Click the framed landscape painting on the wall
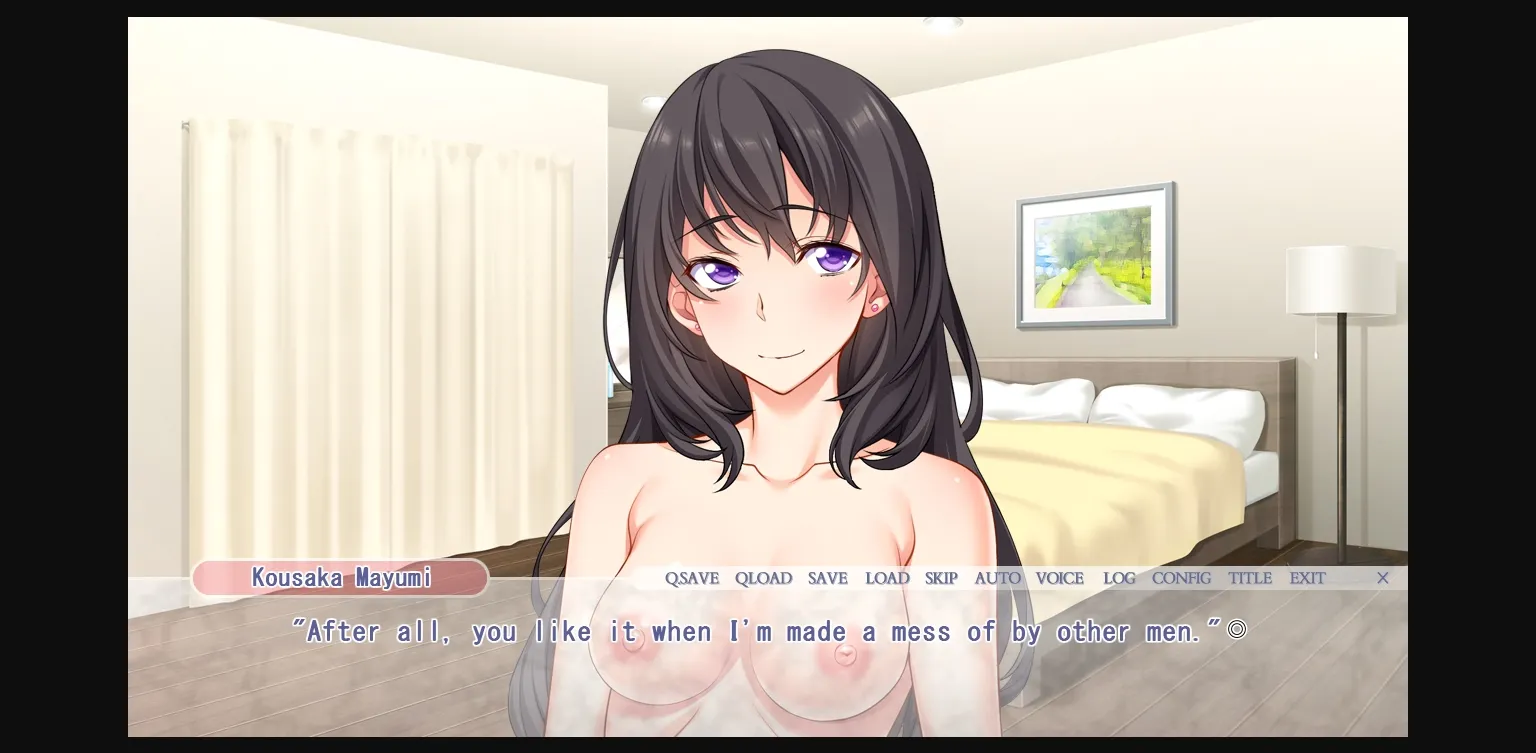The height and width of the screenshot is (753, 1536). (x=1094, y=255)
